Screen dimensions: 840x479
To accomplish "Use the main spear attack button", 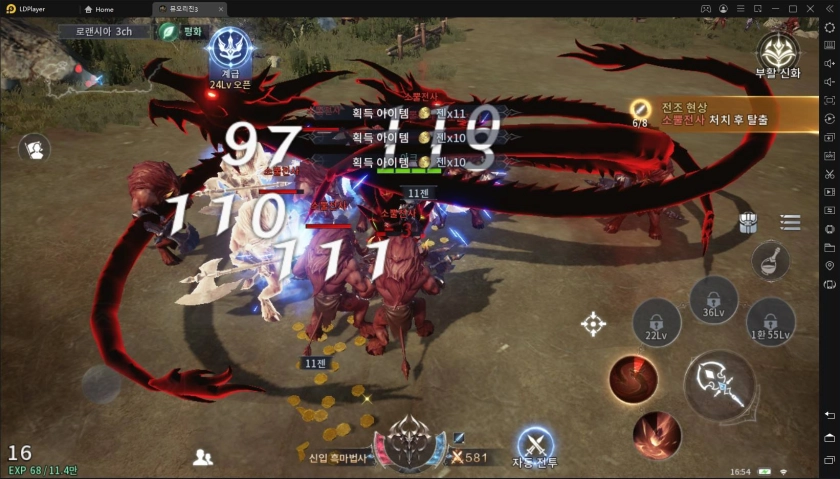I will pyautogui.click(x=720, y=384).
